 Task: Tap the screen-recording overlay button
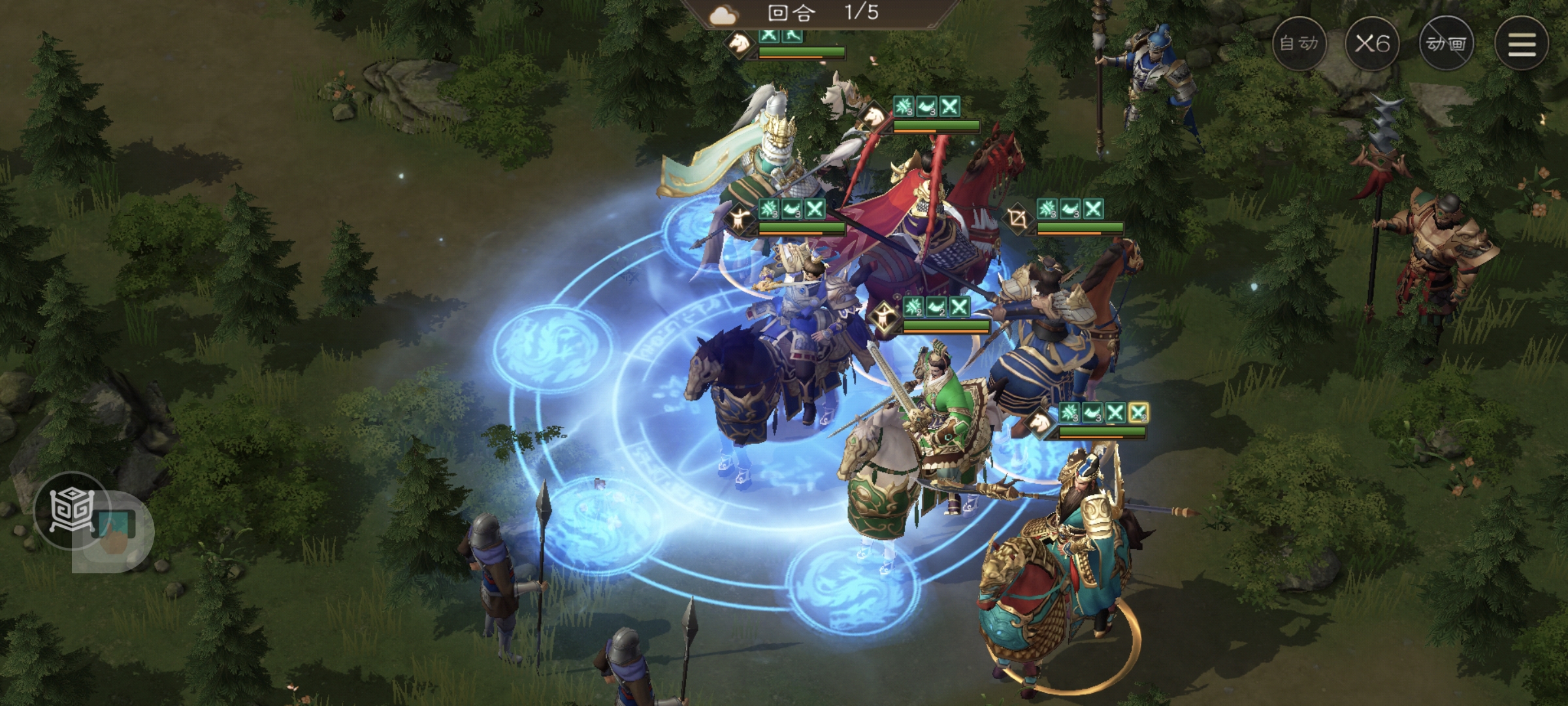115,531
